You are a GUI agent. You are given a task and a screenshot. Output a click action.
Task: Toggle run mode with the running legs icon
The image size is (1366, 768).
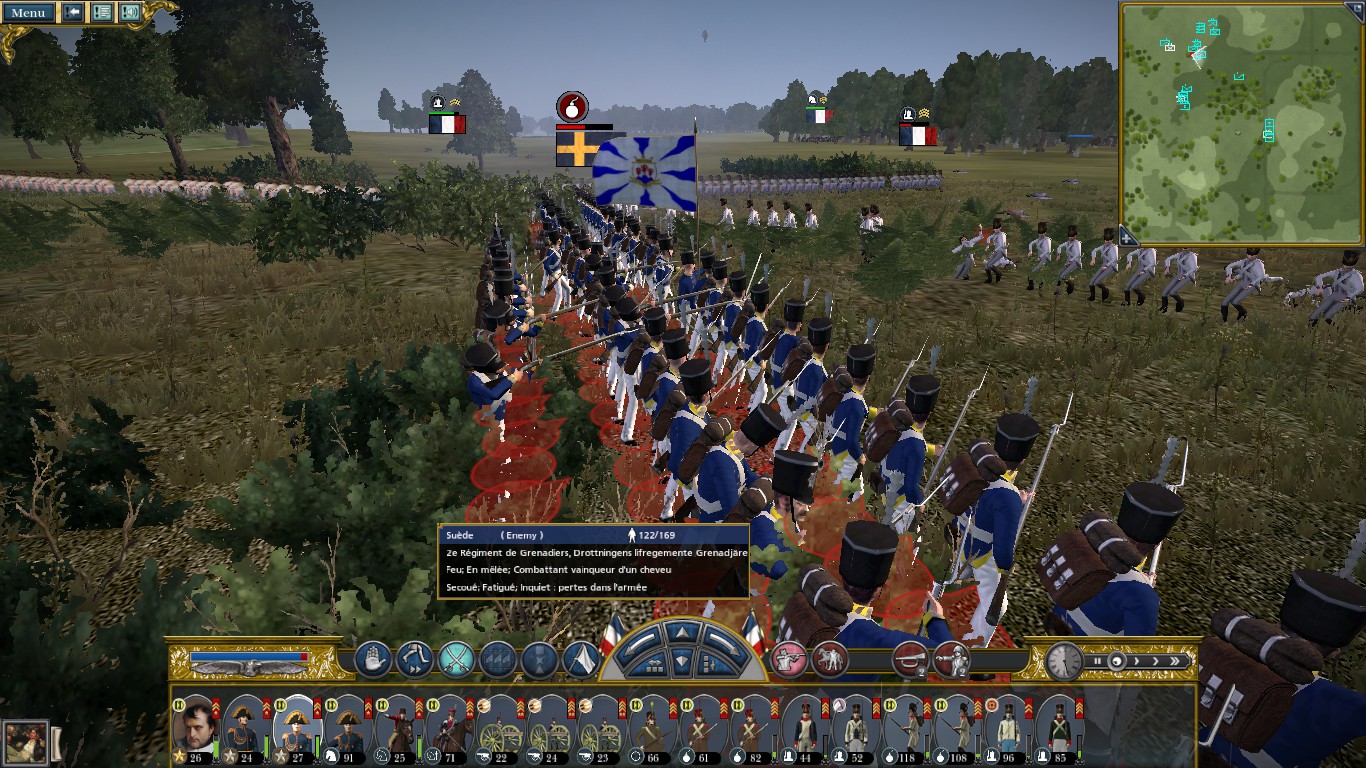coord(414,659)
